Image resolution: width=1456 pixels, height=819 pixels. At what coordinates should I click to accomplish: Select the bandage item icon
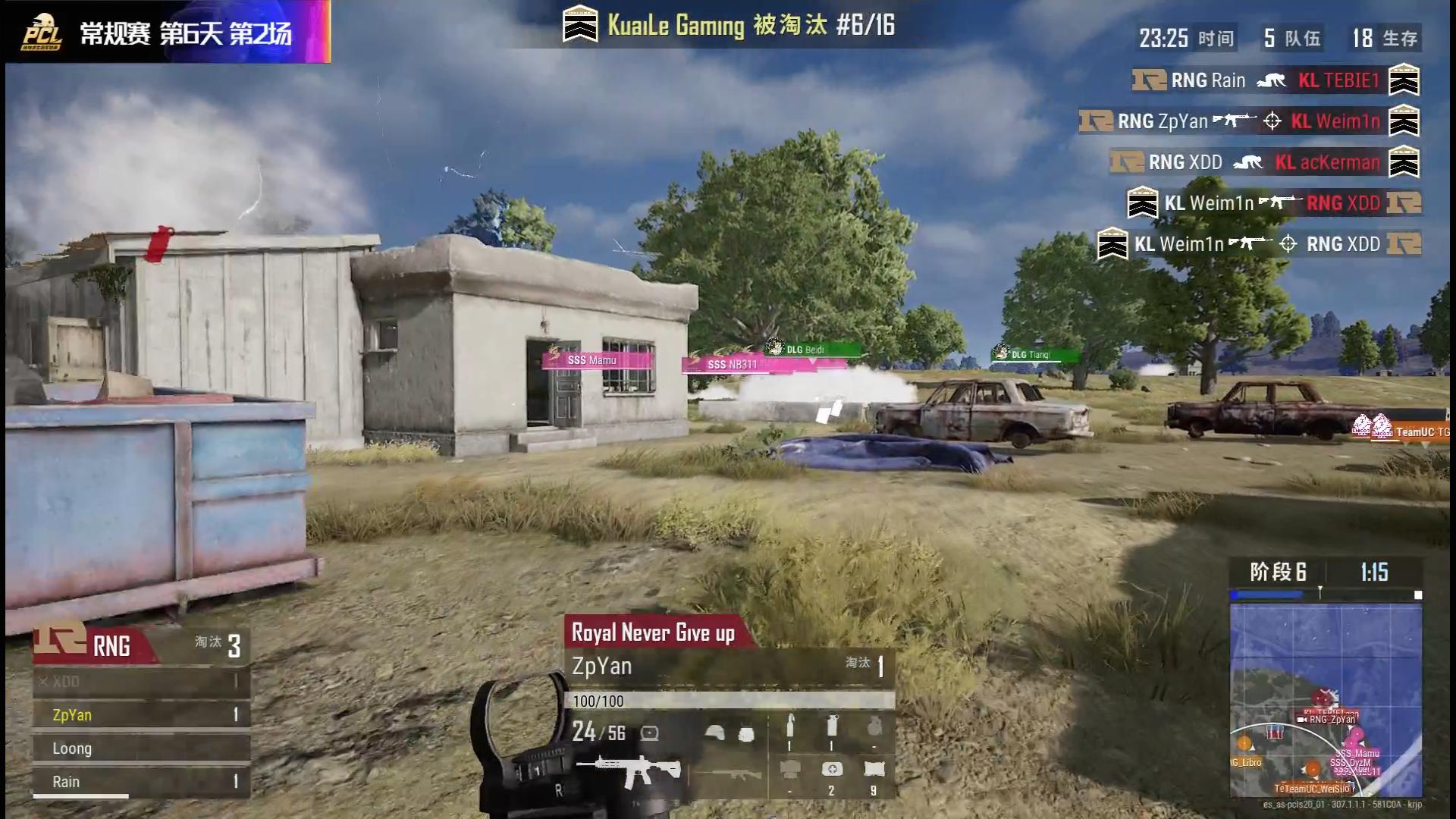874,770
